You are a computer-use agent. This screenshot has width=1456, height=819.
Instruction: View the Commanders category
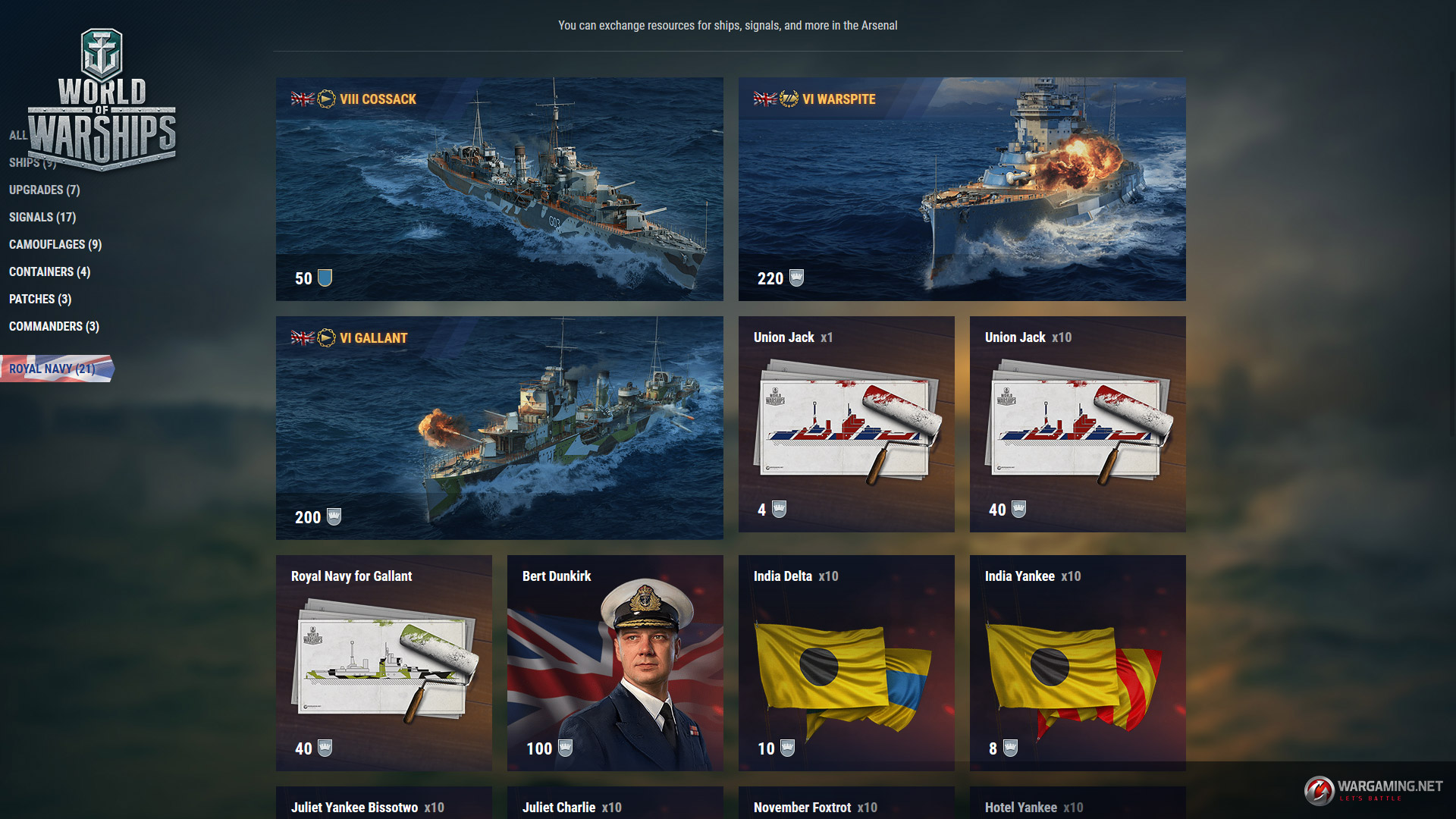(x=54, y=326)
